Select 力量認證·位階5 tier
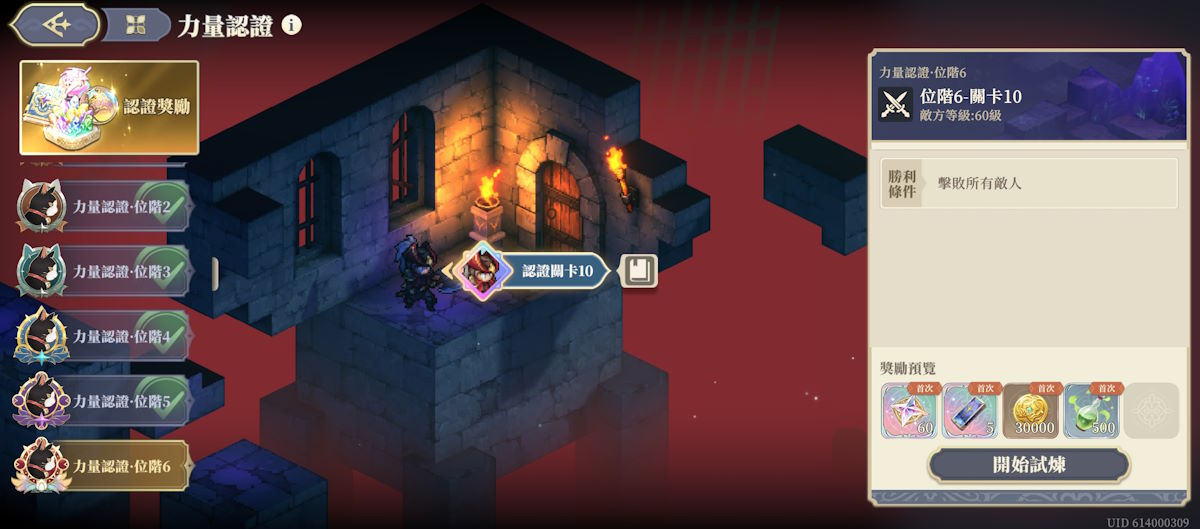The image size is (1200, 529). (x=104, y=402)
